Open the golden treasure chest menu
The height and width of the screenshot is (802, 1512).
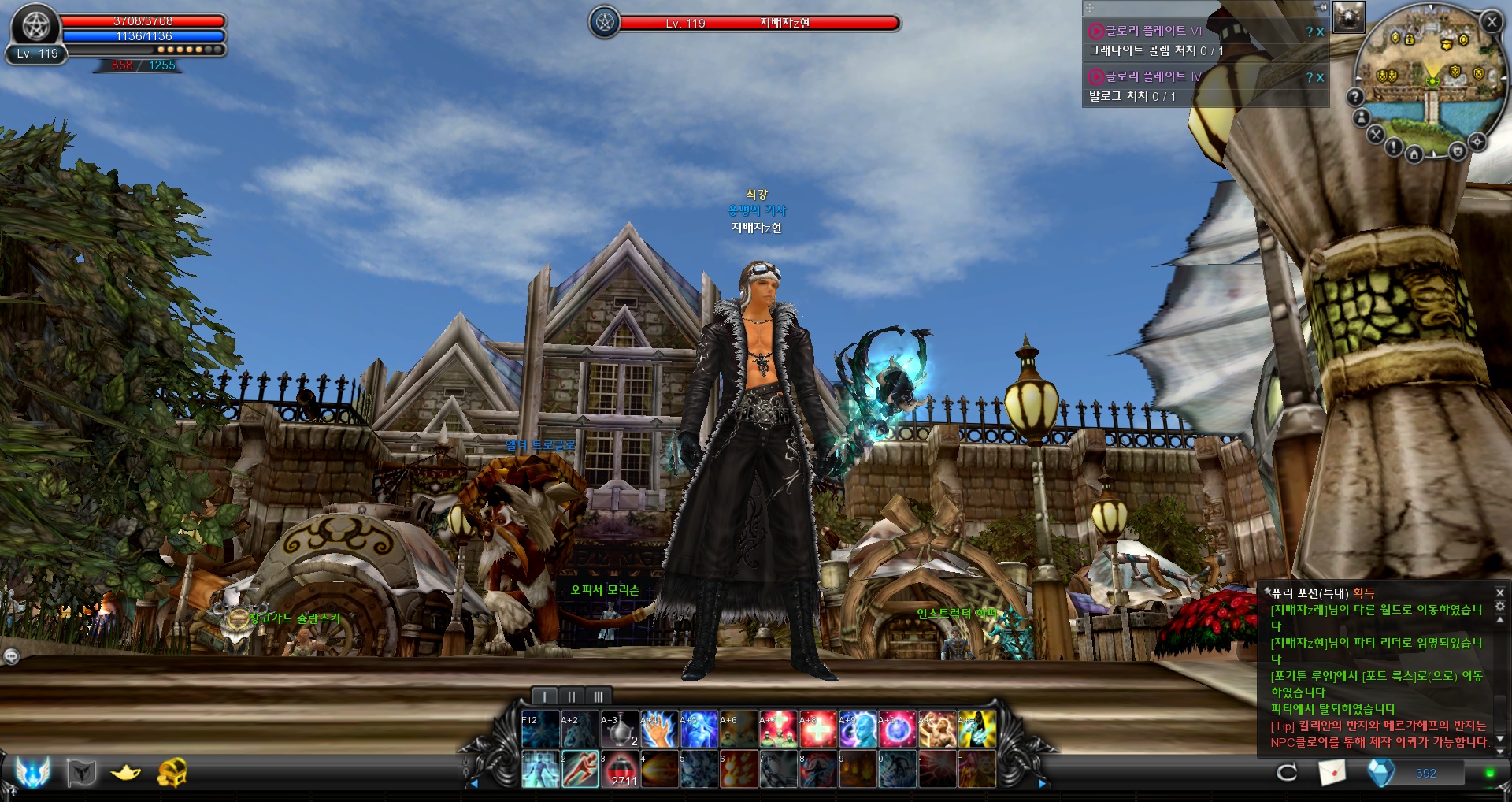(x=172, y=773)
